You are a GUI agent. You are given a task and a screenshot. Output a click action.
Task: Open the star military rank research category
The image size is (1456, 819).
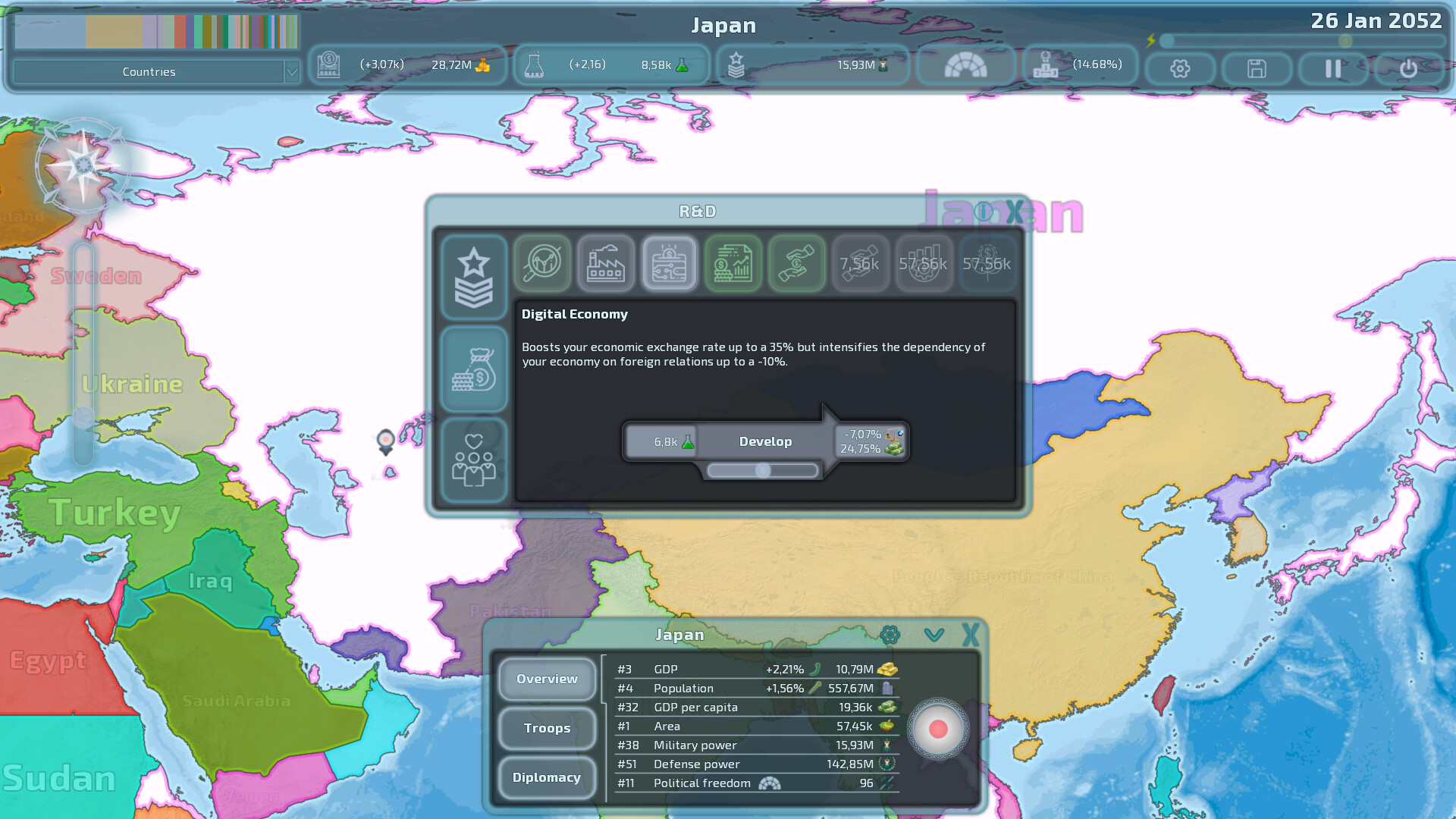coord(474,277)
